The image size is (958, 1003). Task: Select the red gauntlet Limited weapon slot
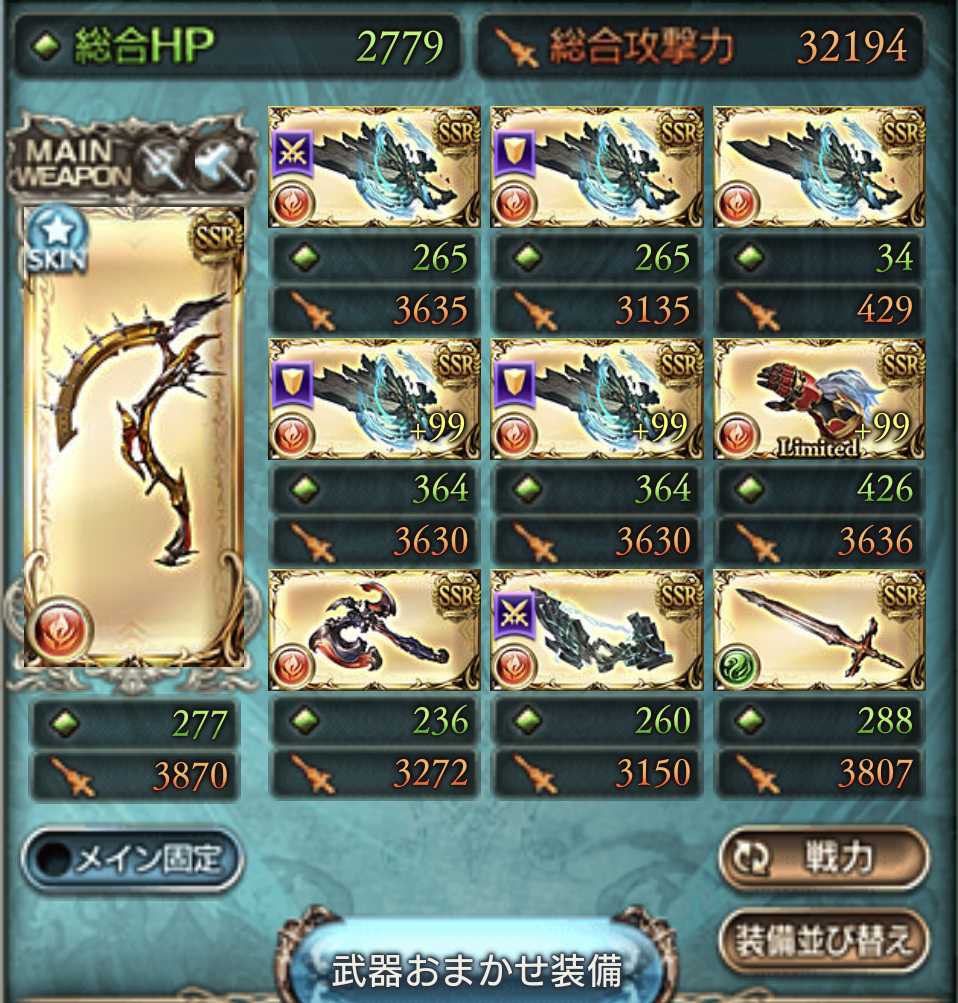[x=819, y=399]
